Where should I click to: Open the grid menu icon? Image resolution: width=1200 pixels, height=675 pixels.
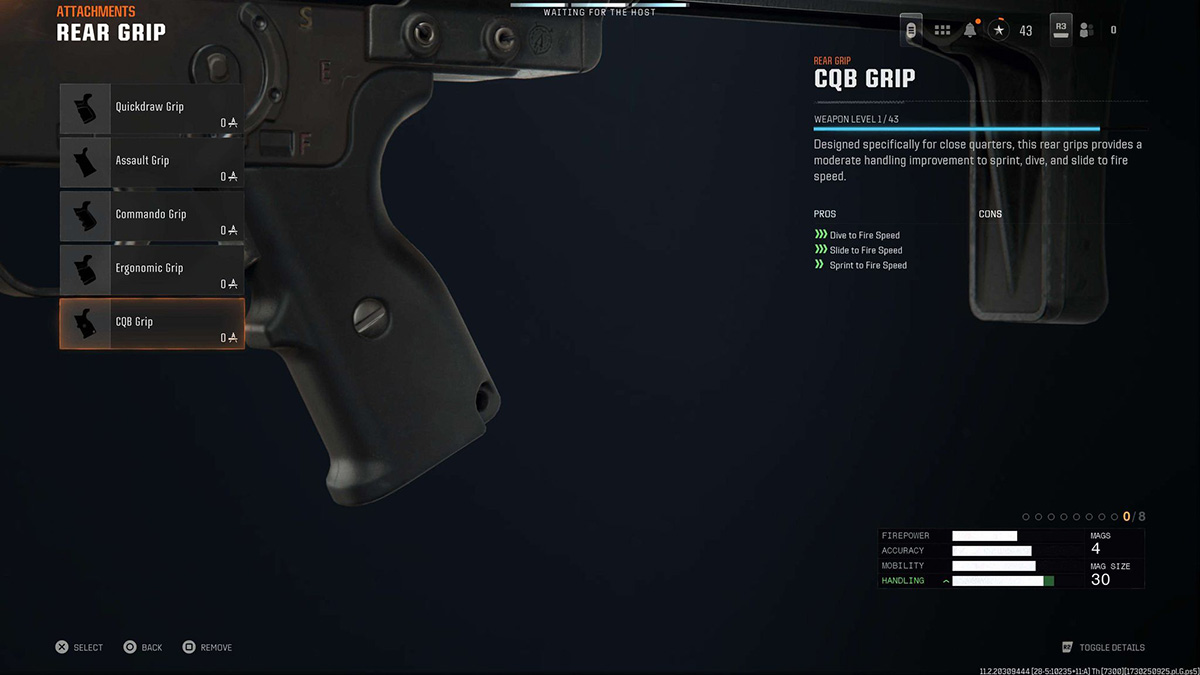(x=942, y=30)
